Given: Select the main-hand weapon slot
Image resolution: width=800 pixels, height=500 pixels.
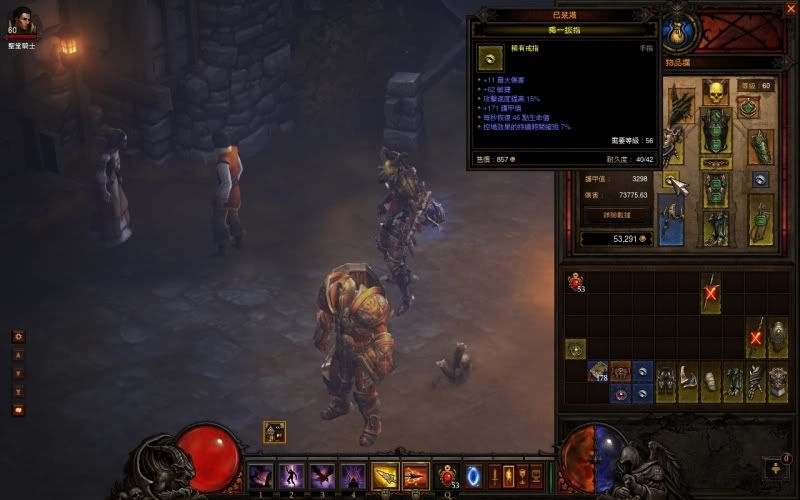Looking at the screenshot, I should (671, 218).
